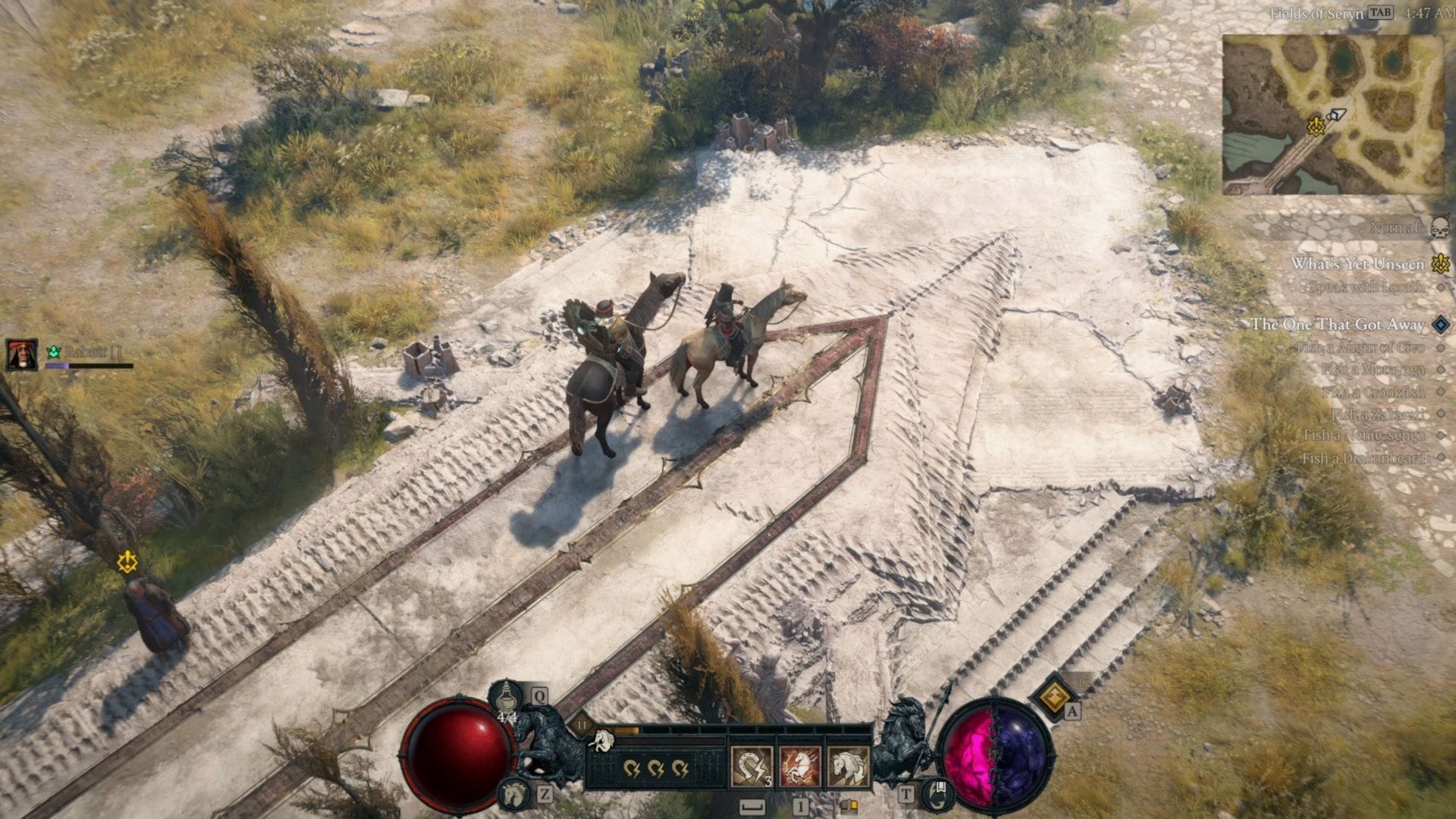Check the Fish a Crookfish objective diamond

[x=1439, y=392]
